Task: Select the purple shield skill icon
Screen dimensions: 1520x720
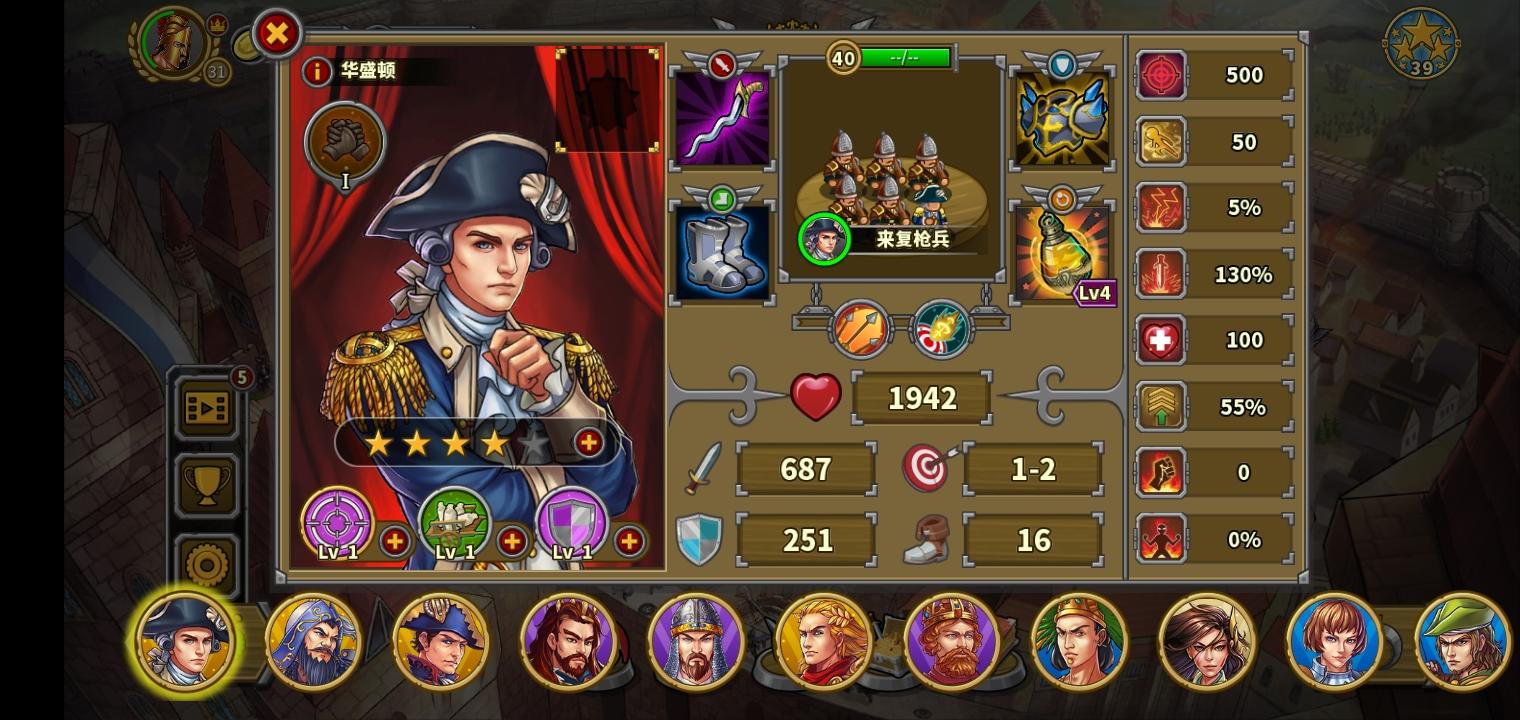Action: [x=572, y=524]
